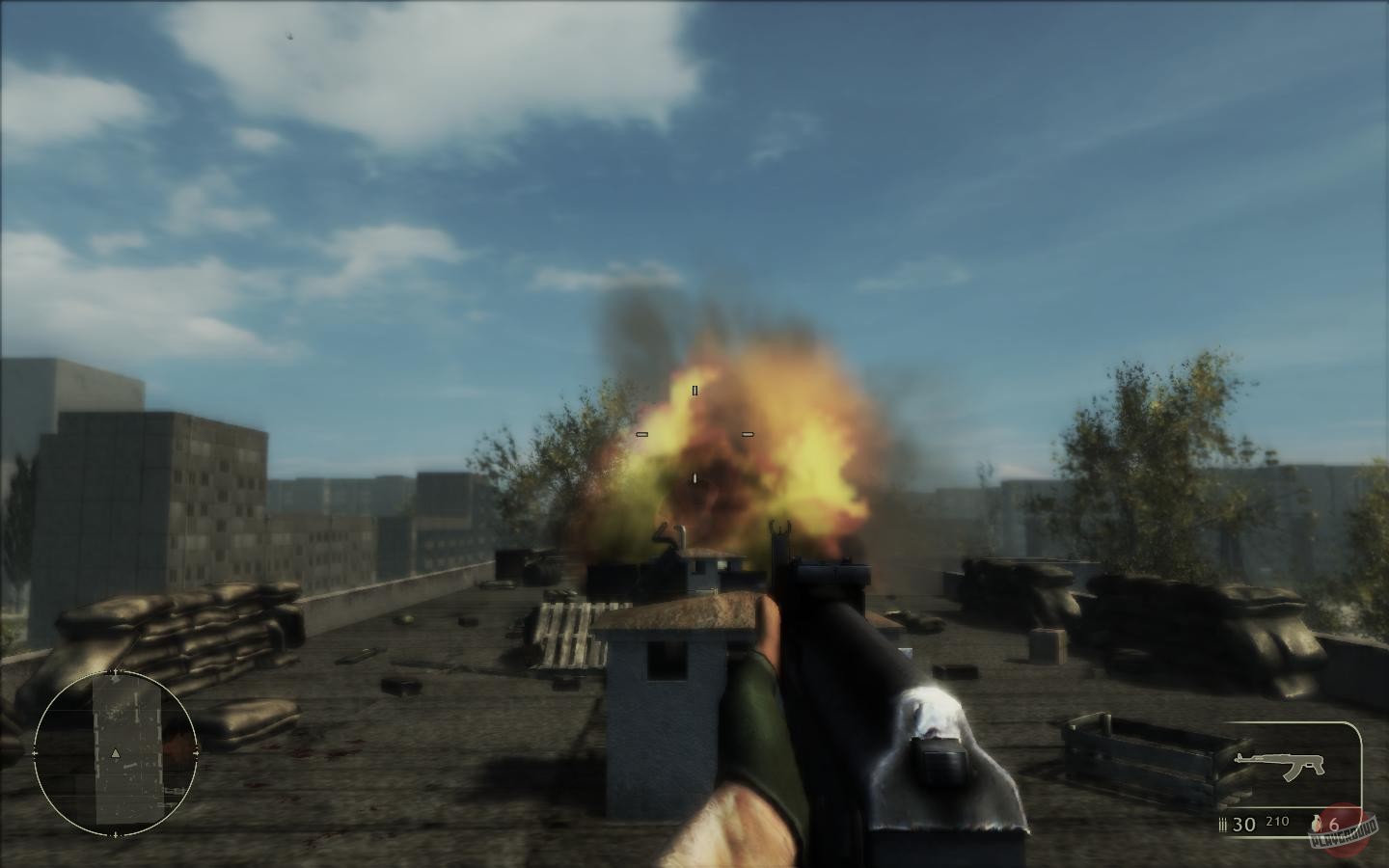
Task: Select the AK-47 weapon icon
Action: tap(1280, 764)
